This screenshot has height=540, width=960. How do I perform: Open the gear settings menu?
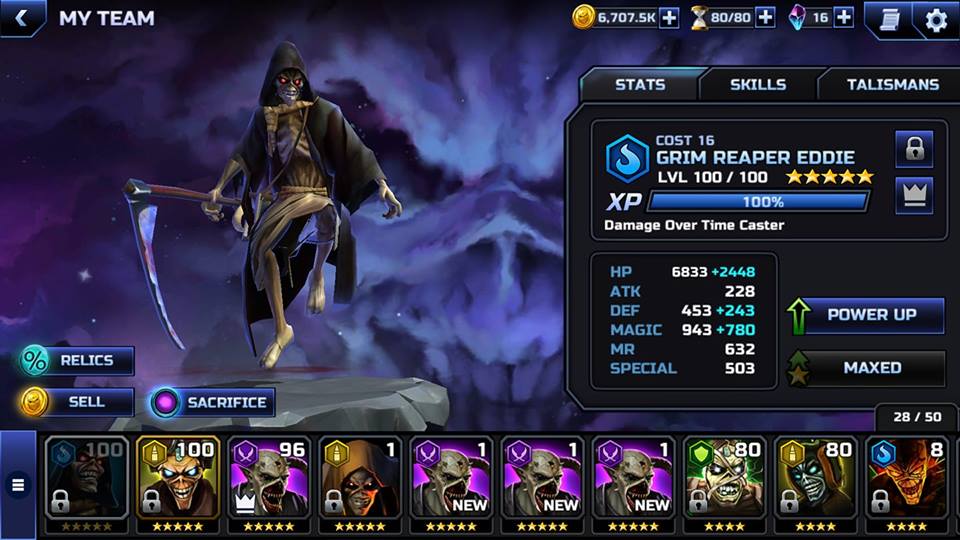click(x=936, y=19)
